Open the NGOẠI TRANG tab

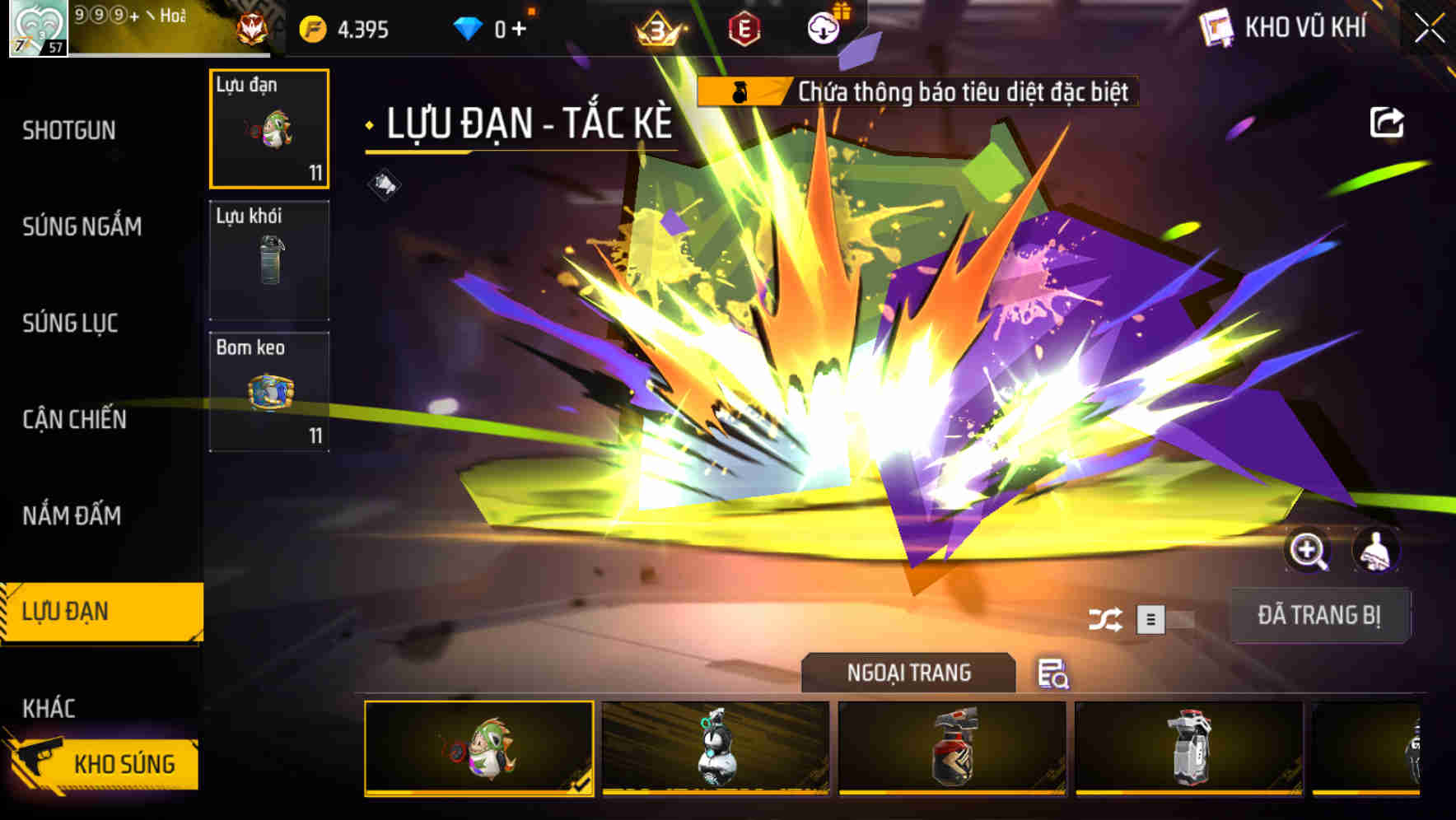909,673
